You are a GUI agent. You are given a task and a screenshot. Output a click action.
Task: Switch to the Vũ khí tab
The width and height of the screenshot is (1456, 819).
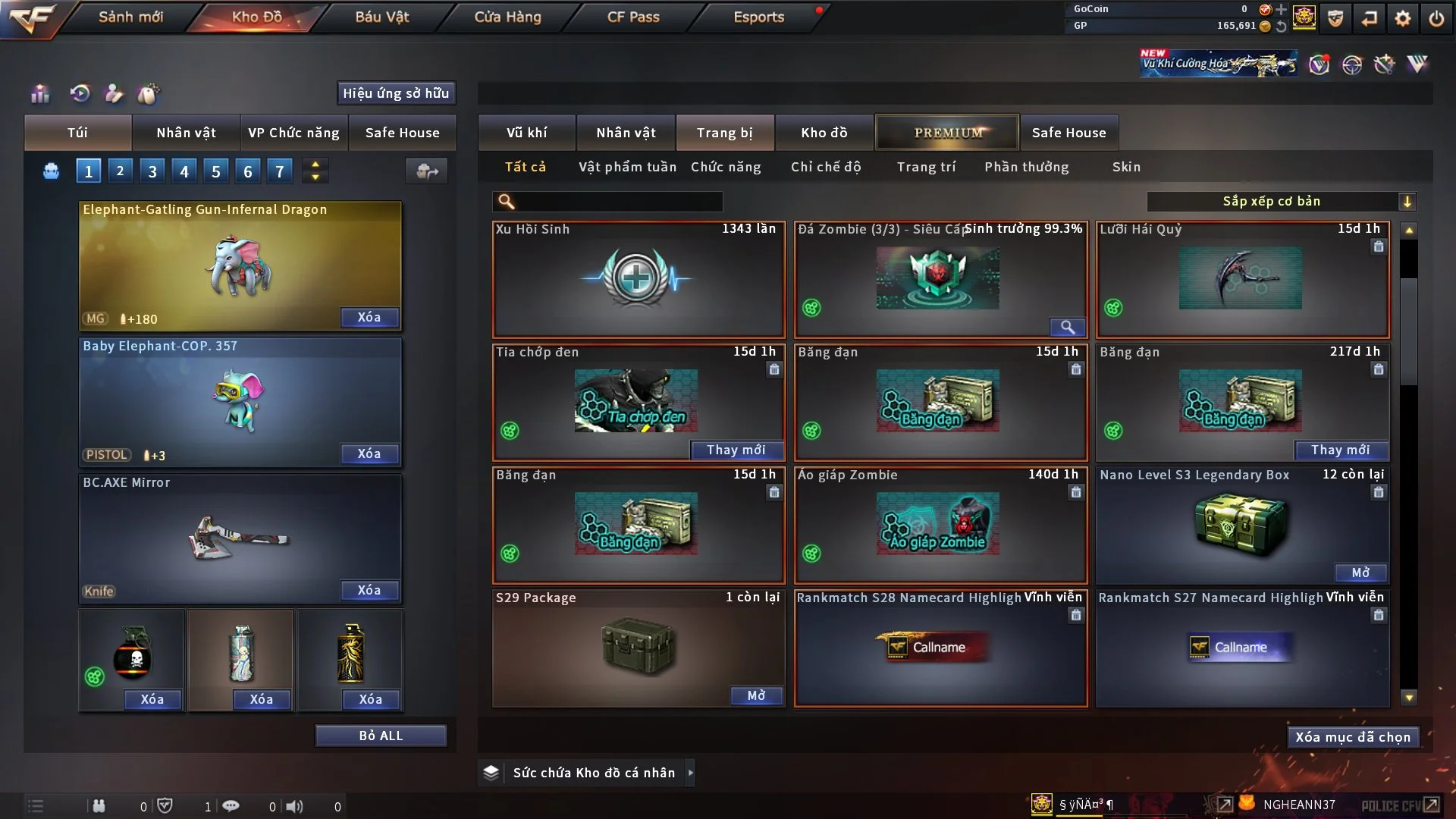pyautogui.click(x=526, y=133)
